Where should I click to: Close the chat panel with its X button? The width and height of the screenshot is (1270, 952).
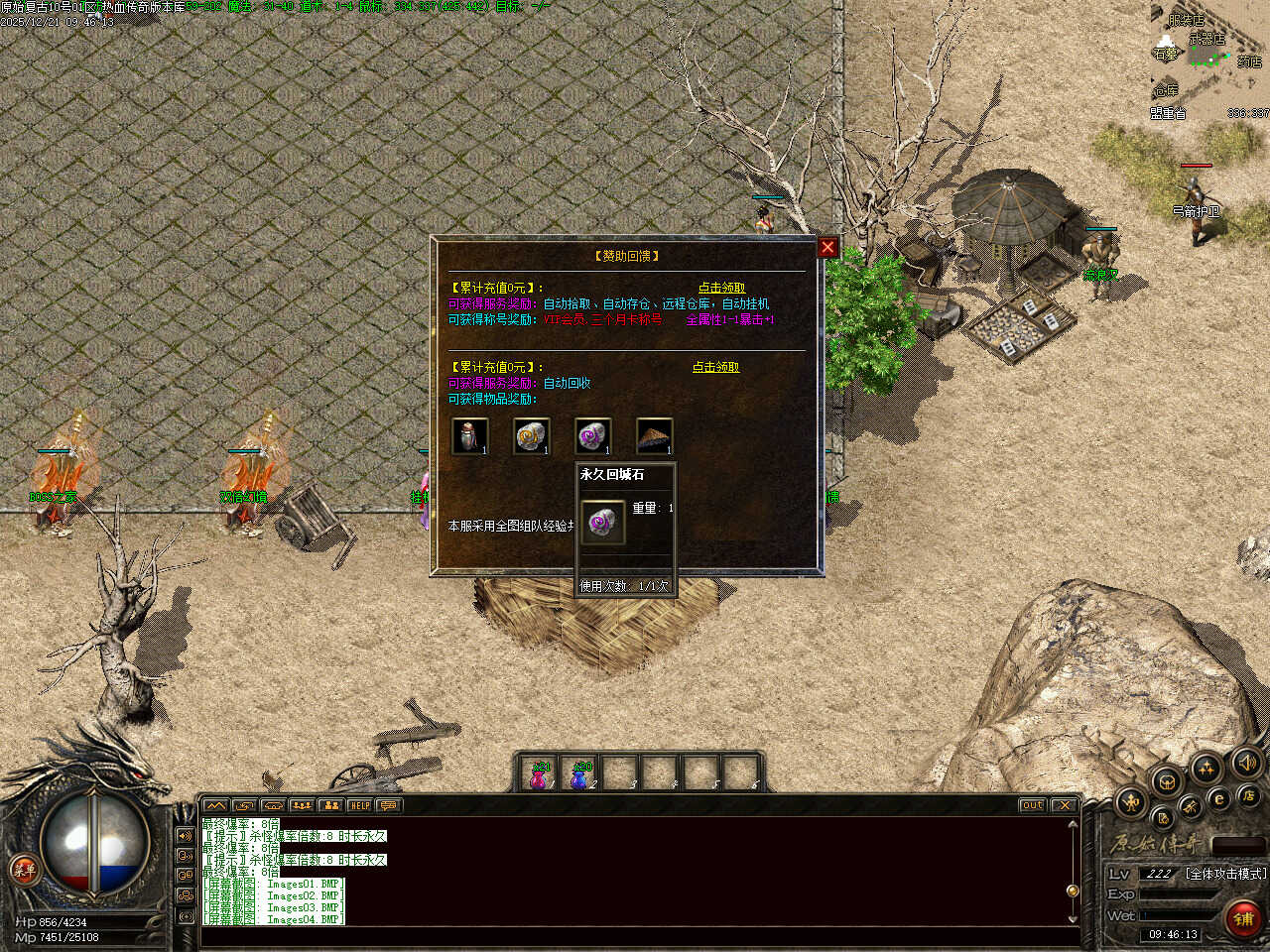(x=1064, y=805)
